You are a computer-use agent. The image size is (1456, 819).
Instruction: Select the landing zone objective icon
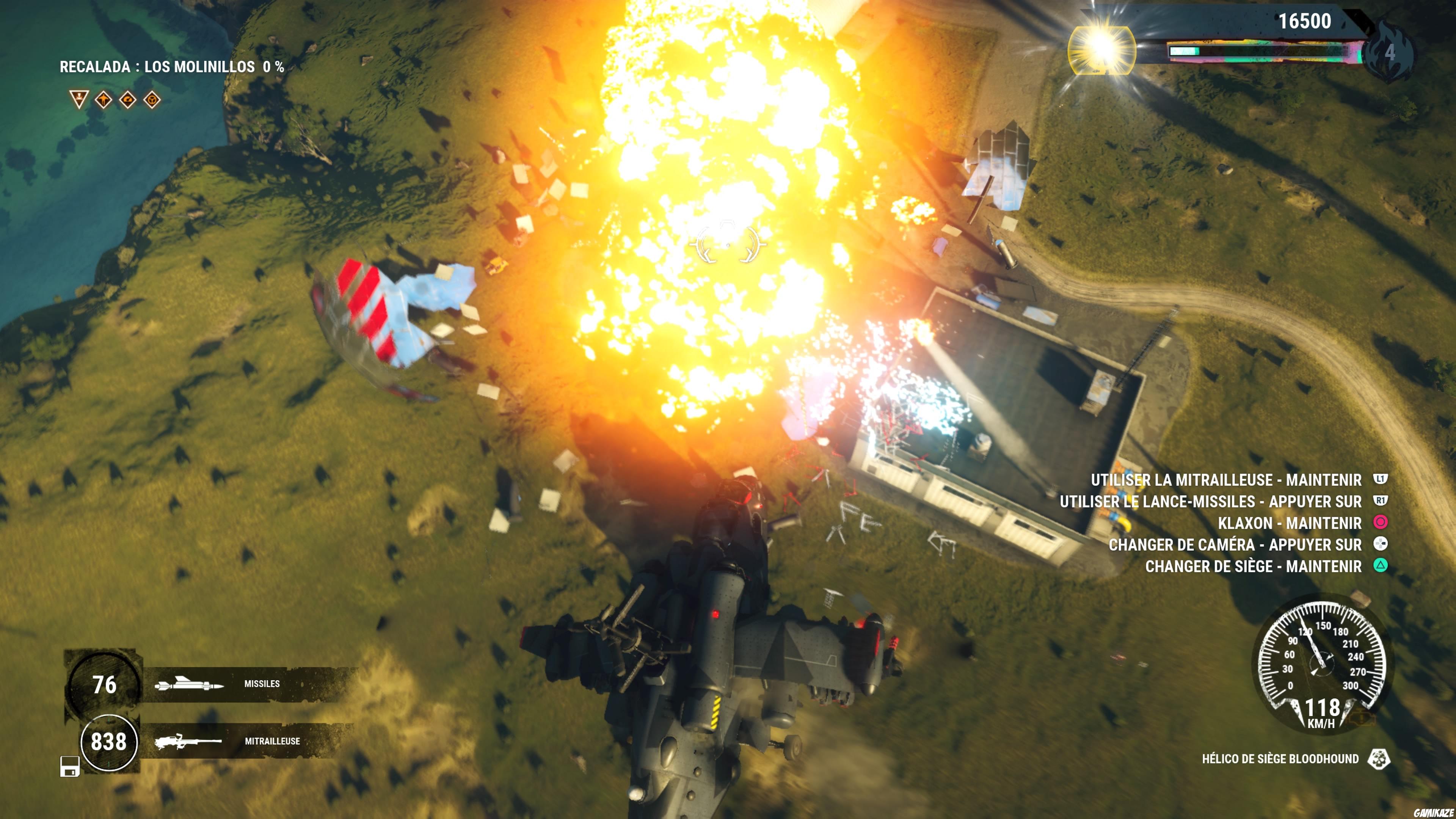pos(79,100)
